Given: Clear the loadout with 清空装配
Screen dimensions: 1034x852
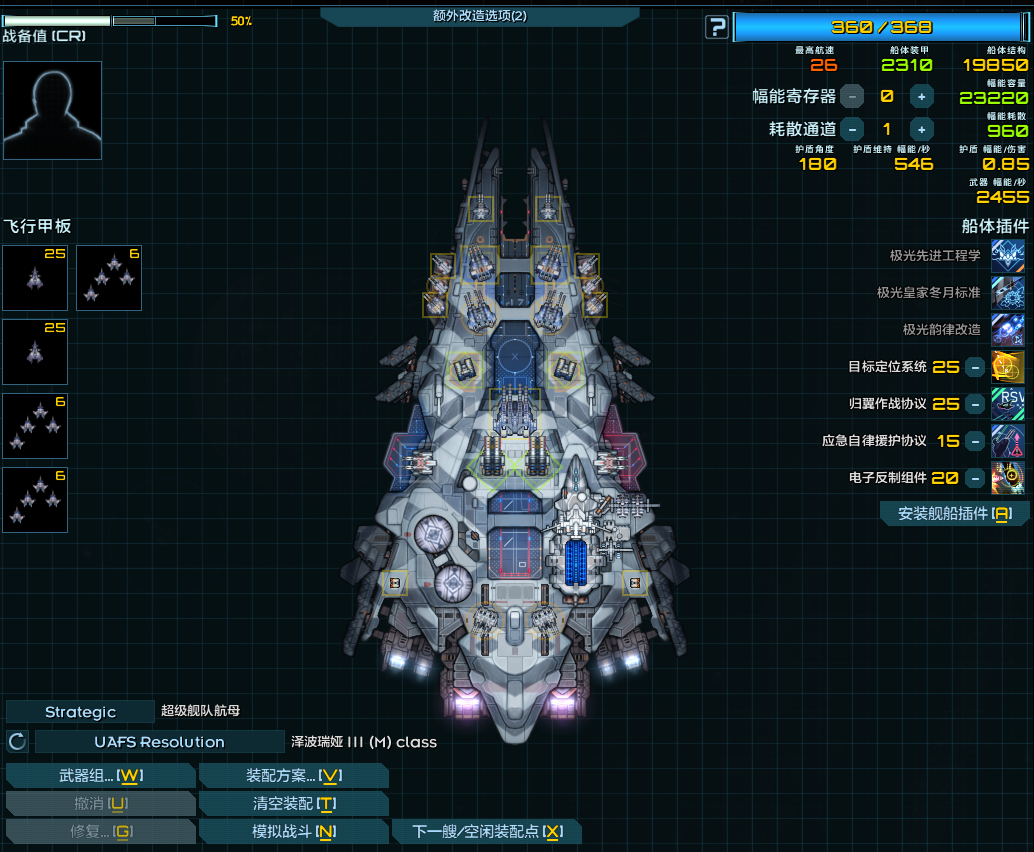Looking at the screenshot, I should [x=294, y=803].
